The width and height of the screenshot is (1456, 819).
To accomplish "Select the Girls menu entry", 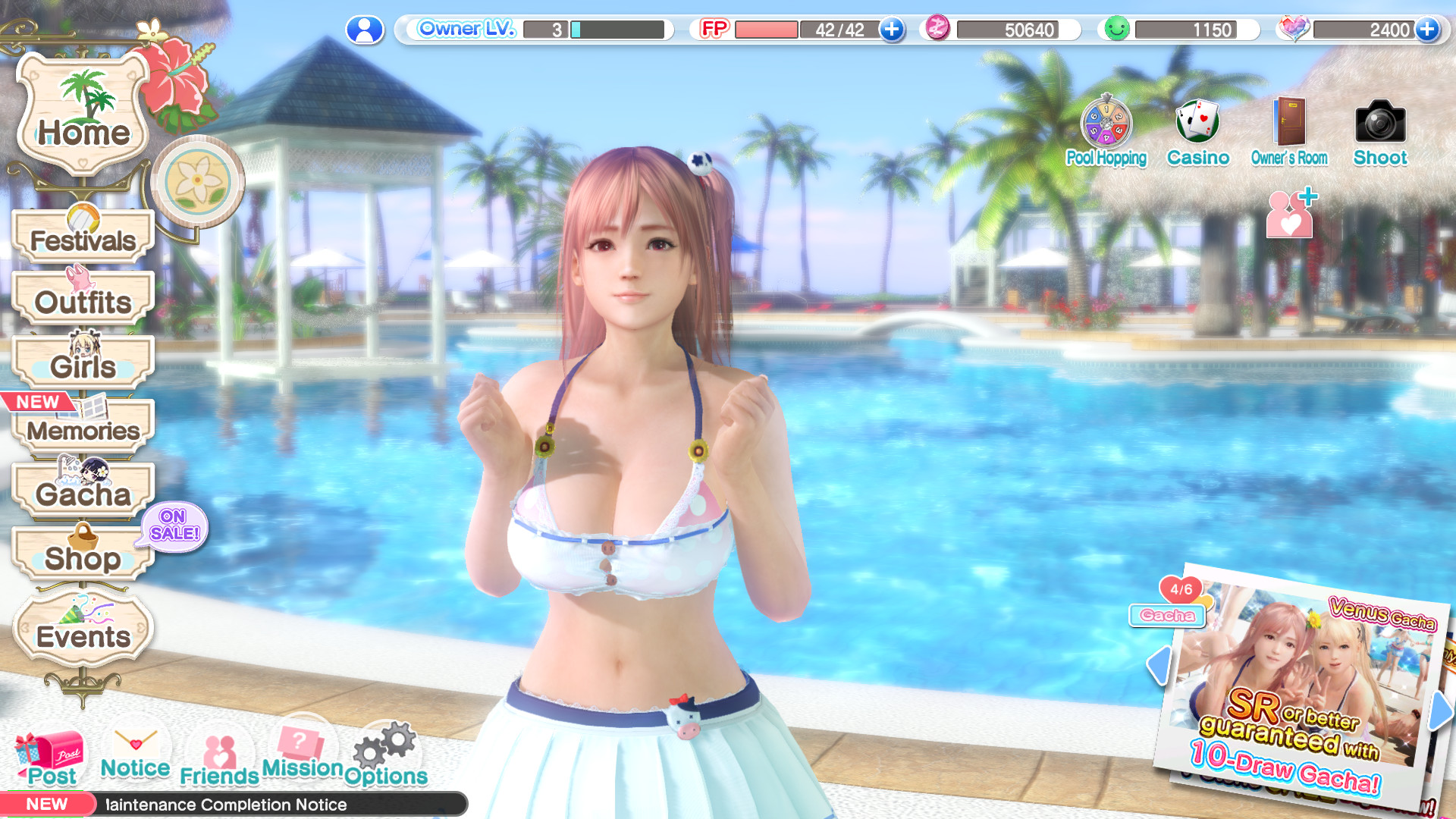I will (x=83, y=365).
